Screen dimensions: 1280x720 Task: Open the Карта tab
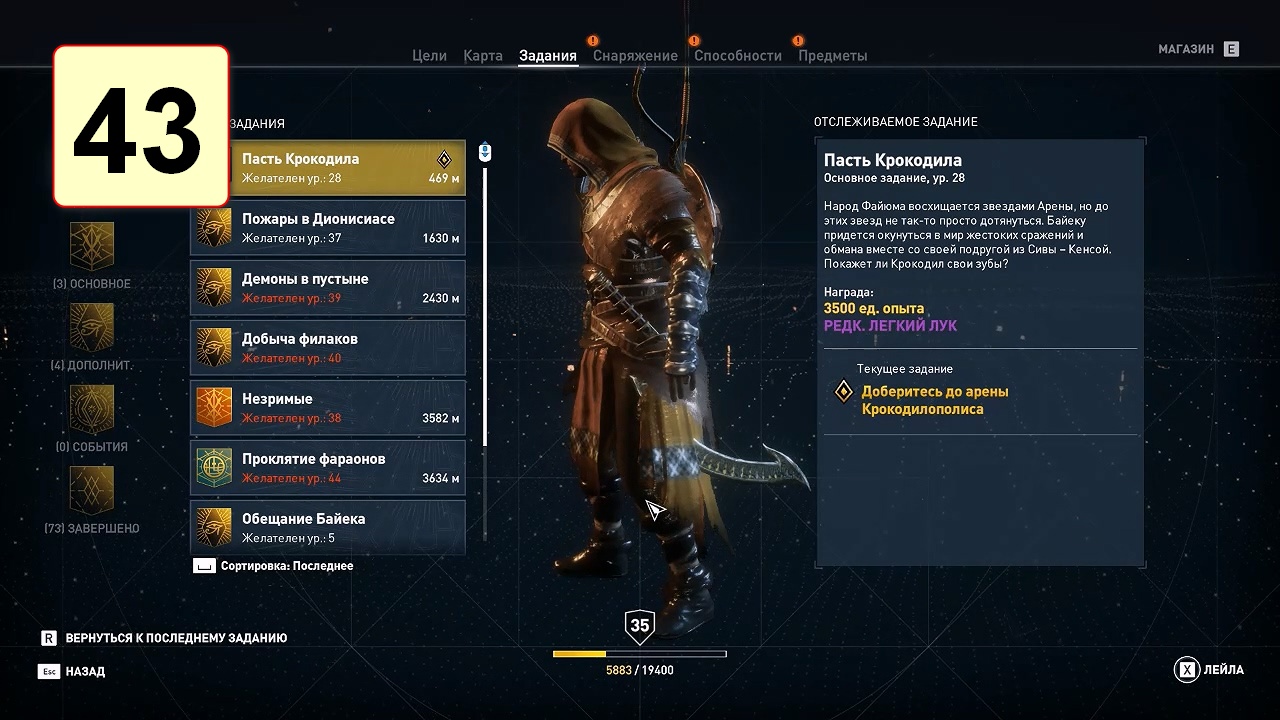[483, 56]
